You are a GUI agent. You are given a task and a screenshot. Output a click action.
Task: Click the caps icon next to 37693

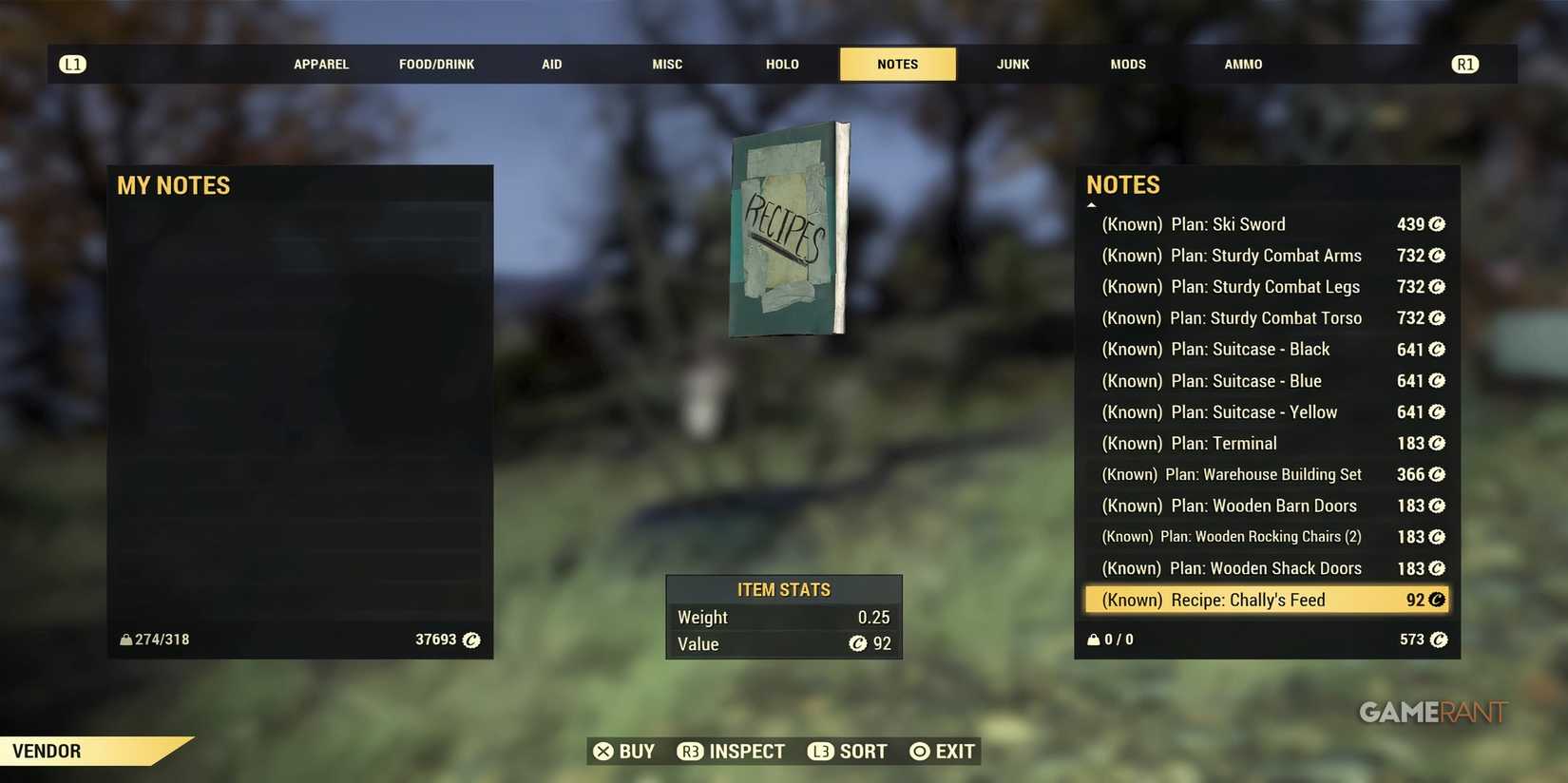[471, 640]
